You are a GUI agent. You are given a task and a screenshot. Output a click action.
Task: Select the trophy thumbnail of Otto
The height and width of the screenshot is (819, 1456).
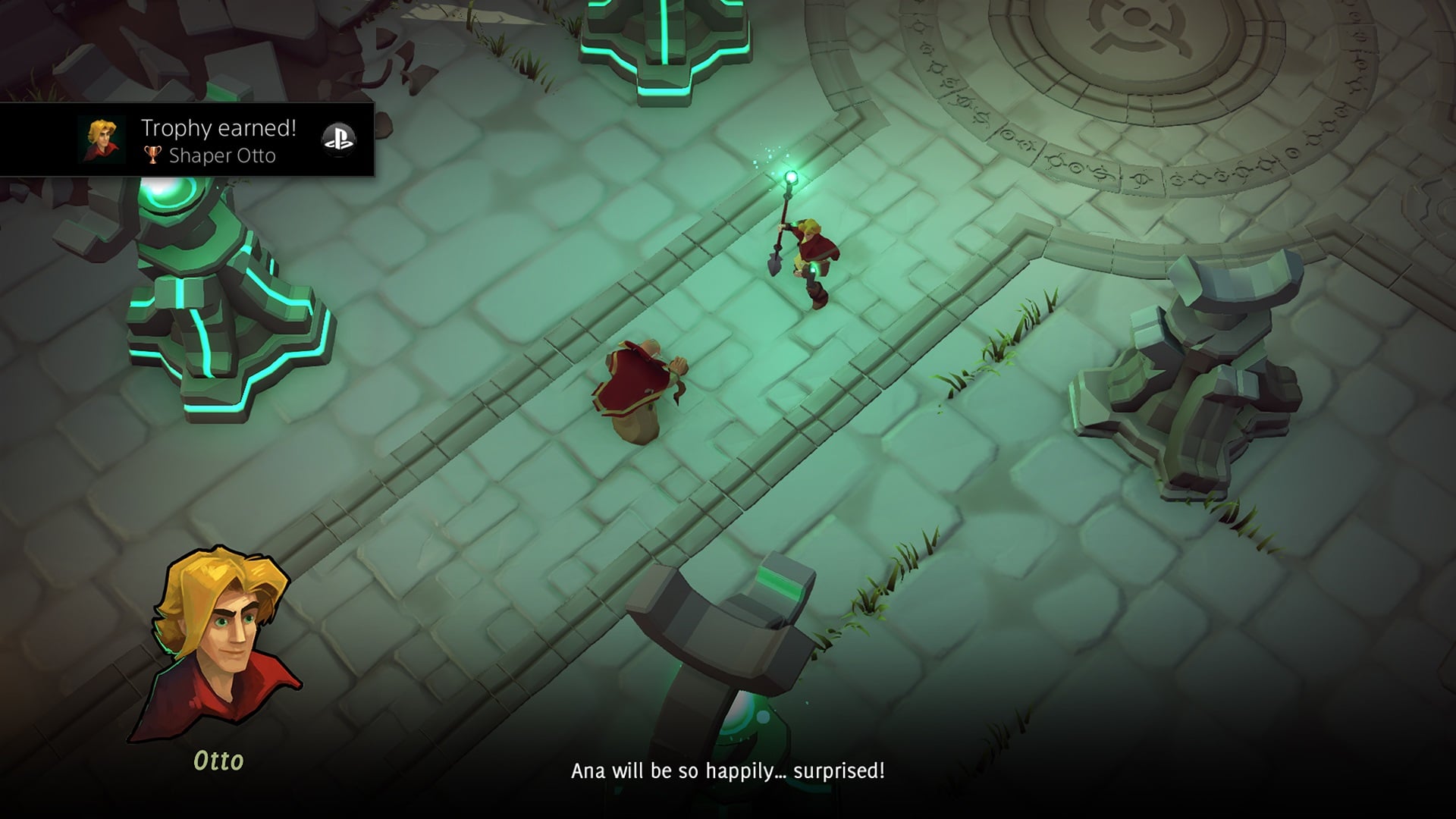[101, 140]
